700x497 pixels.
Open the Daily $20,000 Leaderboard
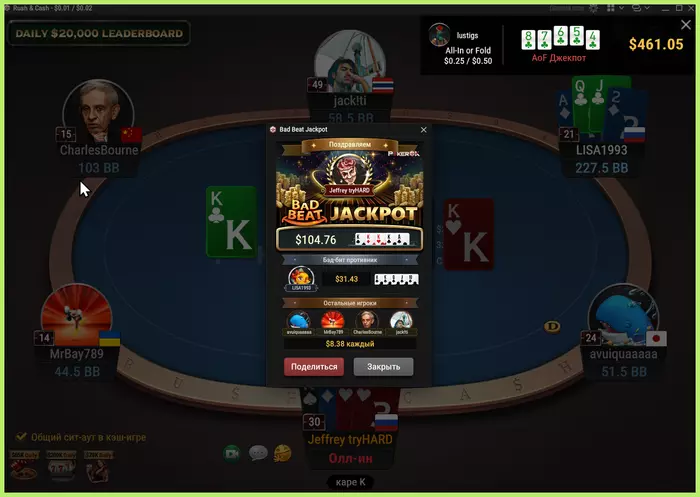pos(98,33)
